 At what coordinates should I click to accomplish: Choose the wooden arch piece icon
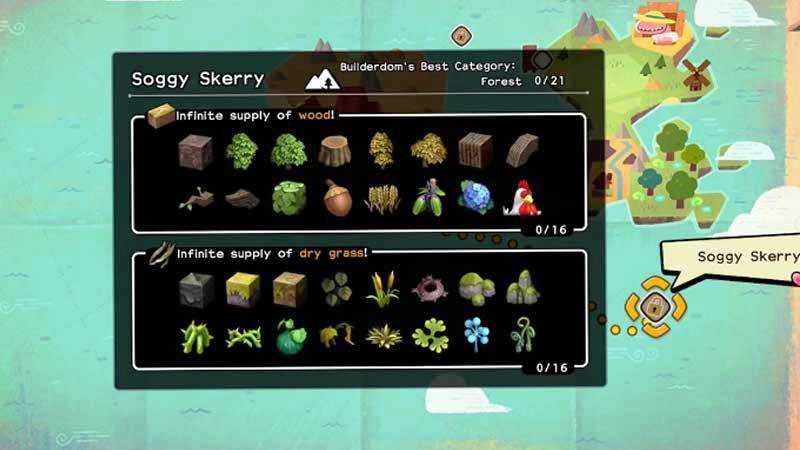click(523, 151)
